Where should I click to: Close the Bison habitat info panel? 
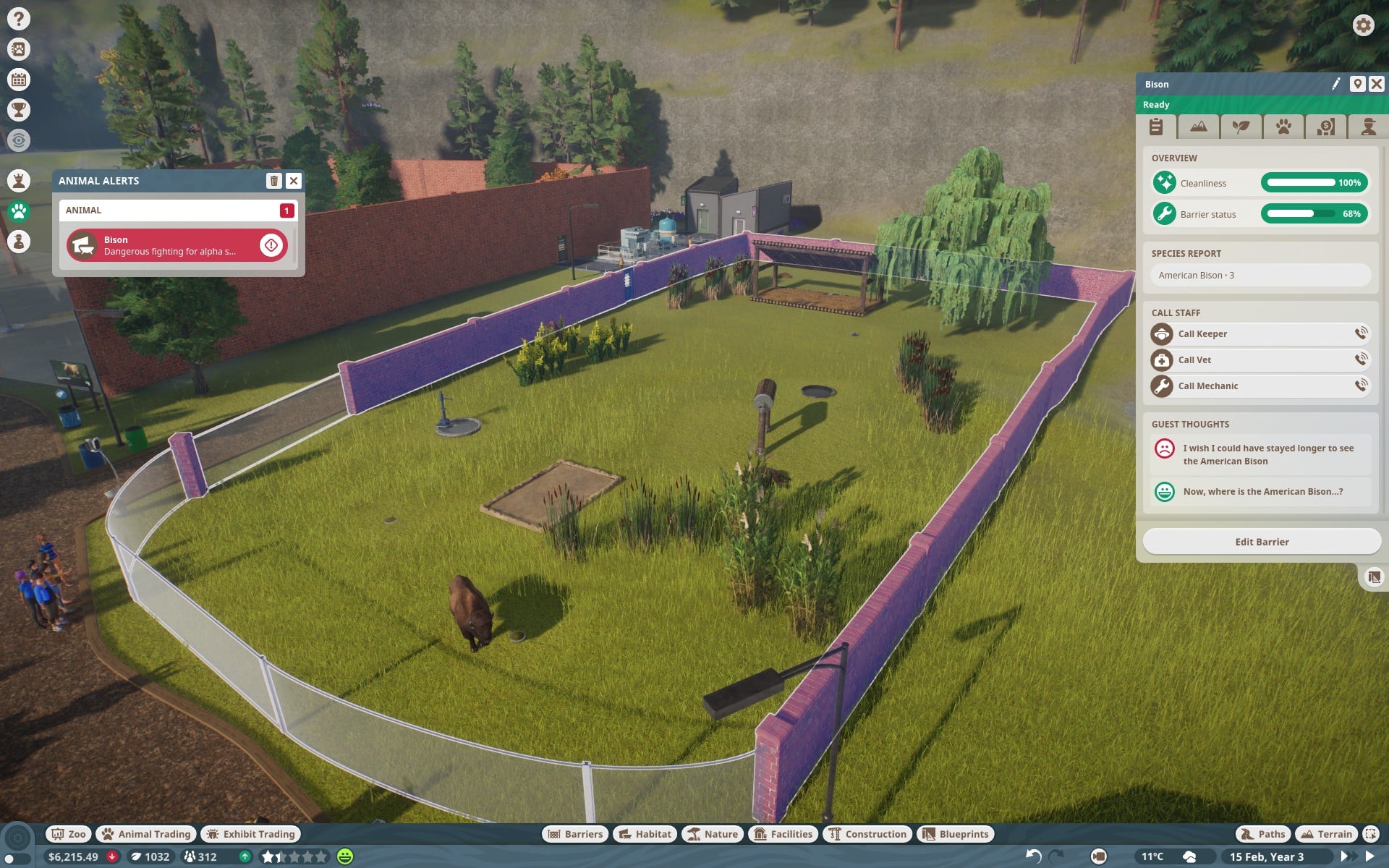(x=1376, y=84)
